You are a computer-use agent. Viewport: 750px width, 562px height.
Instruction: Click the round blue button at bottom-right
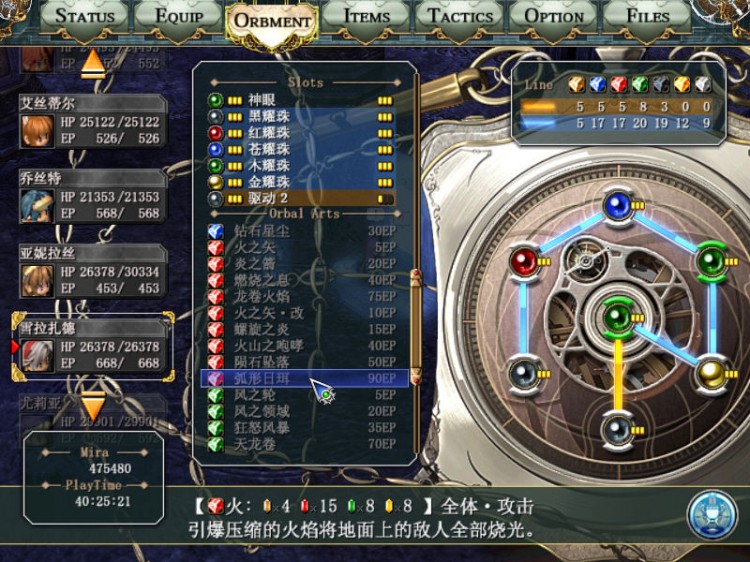pos(712,515)
